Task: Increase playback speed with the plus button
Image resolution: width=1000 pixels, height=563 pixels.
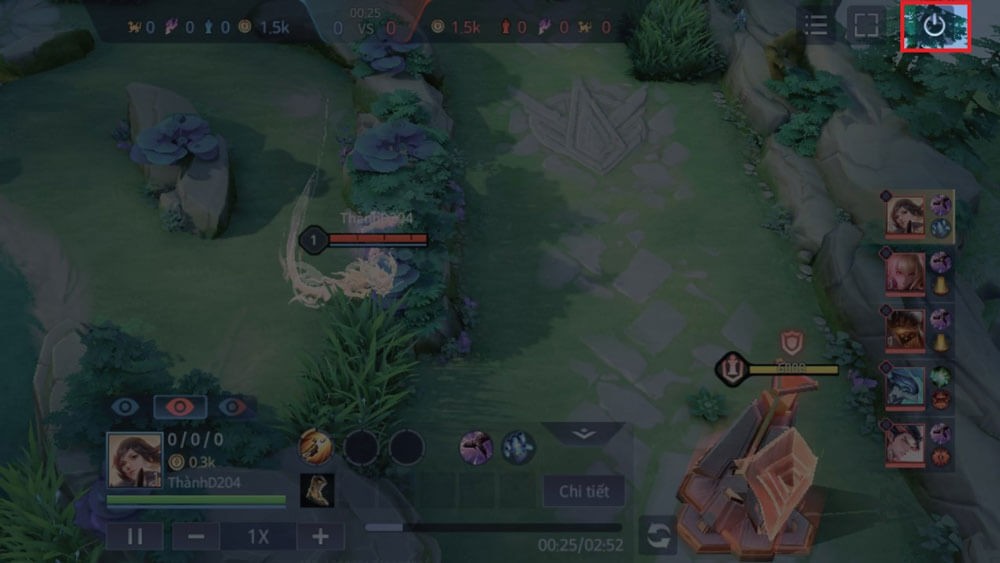Action: [320, 536]
